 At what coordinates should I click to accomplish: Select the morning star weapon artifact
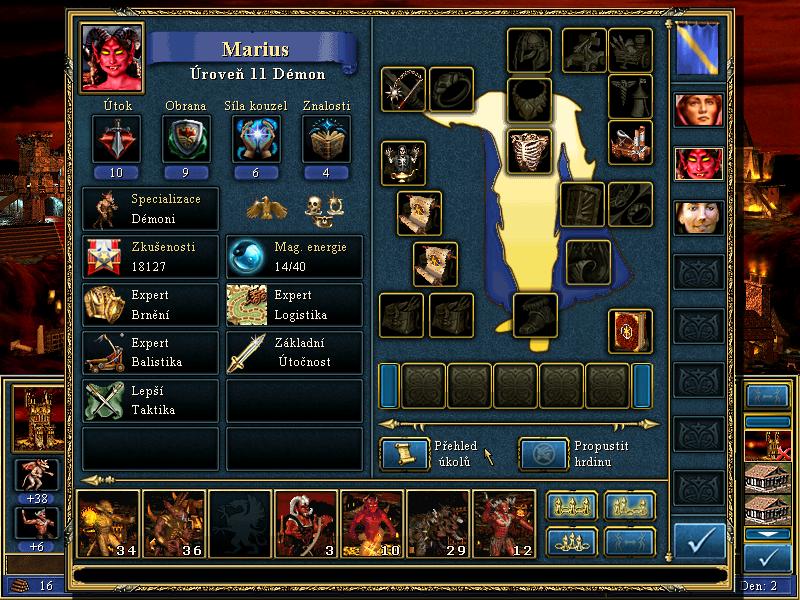(x=404, y=89)
